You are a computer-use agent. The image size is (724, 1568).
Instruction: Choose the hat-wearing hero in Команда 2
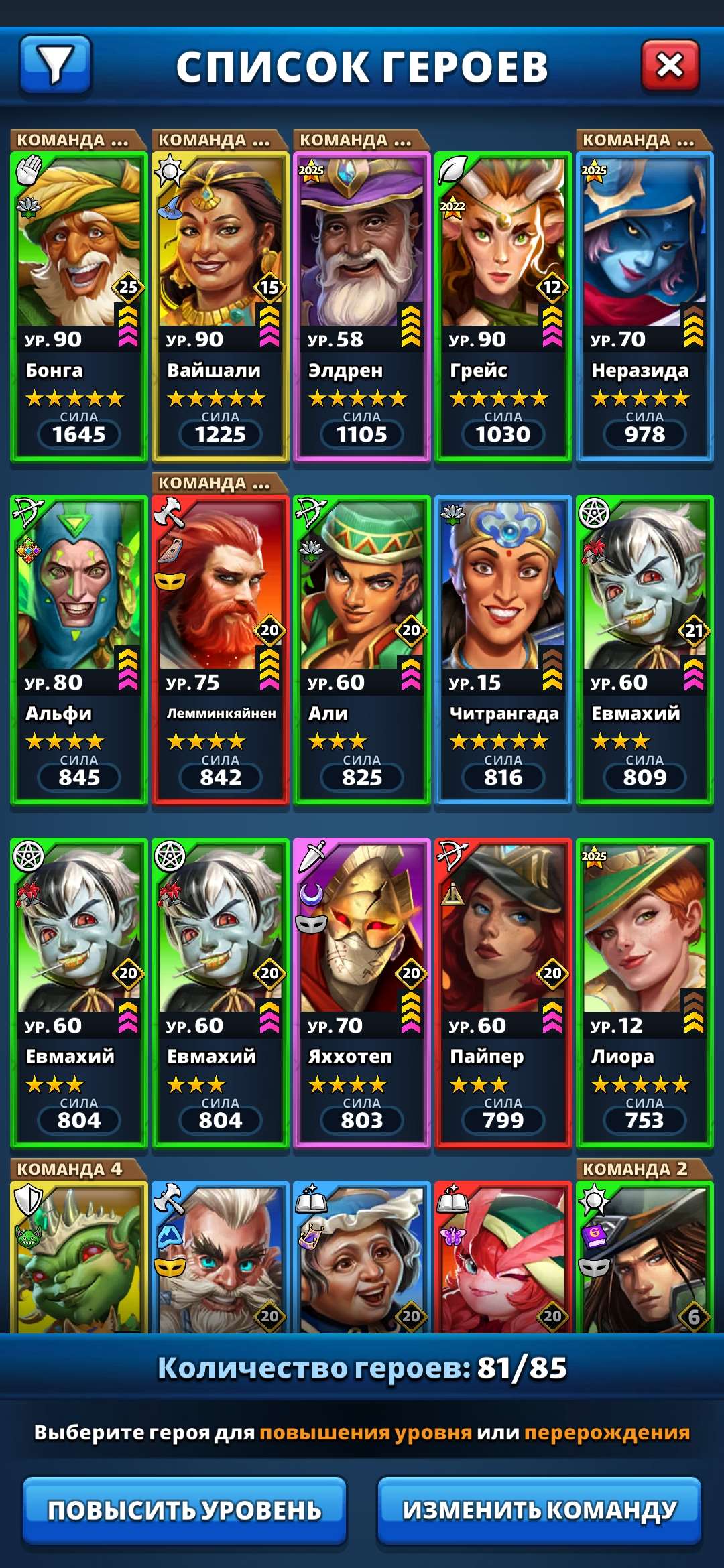click(x=645, y=1260)
